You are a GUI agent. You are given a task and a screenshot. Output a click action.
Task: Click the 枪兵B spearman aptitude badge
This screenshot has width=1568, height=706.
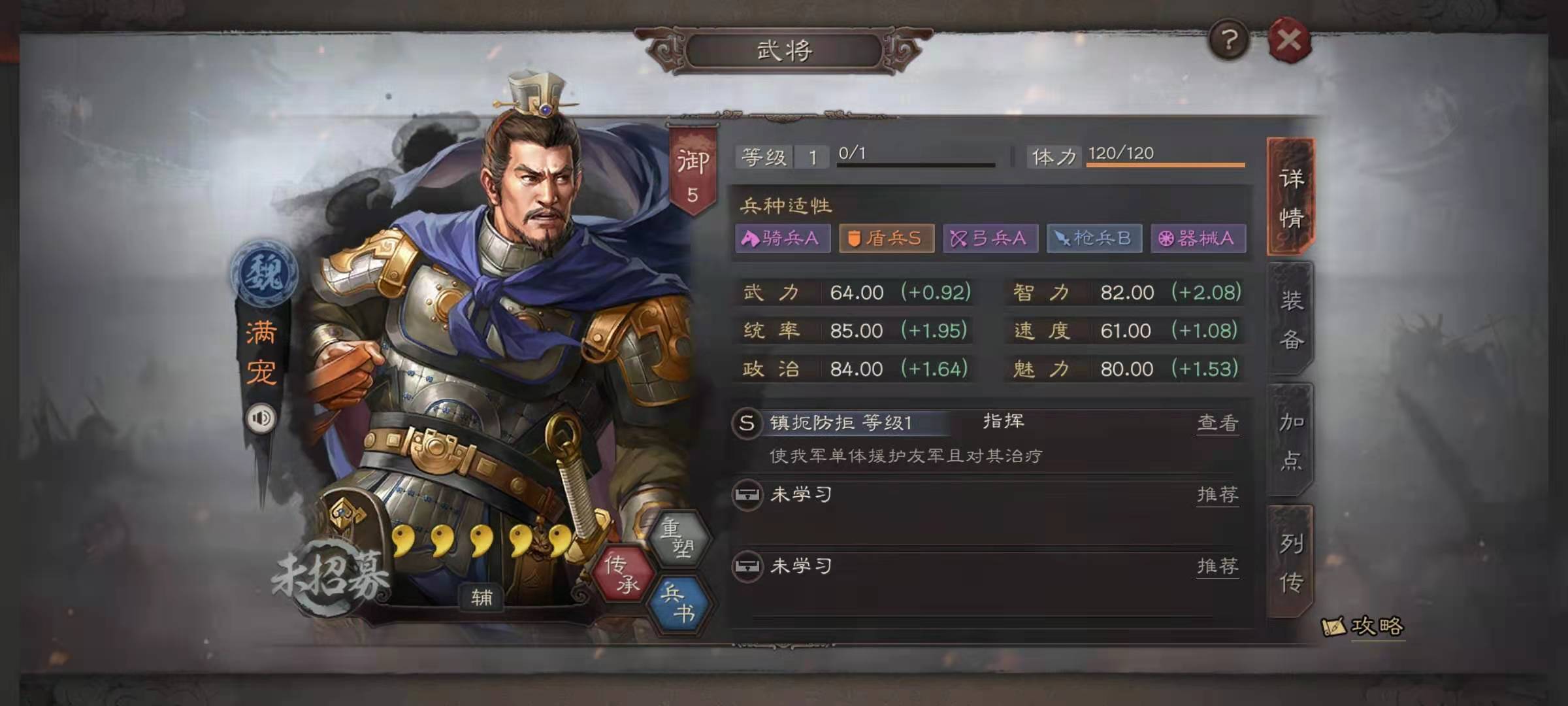pos(1094,239)
